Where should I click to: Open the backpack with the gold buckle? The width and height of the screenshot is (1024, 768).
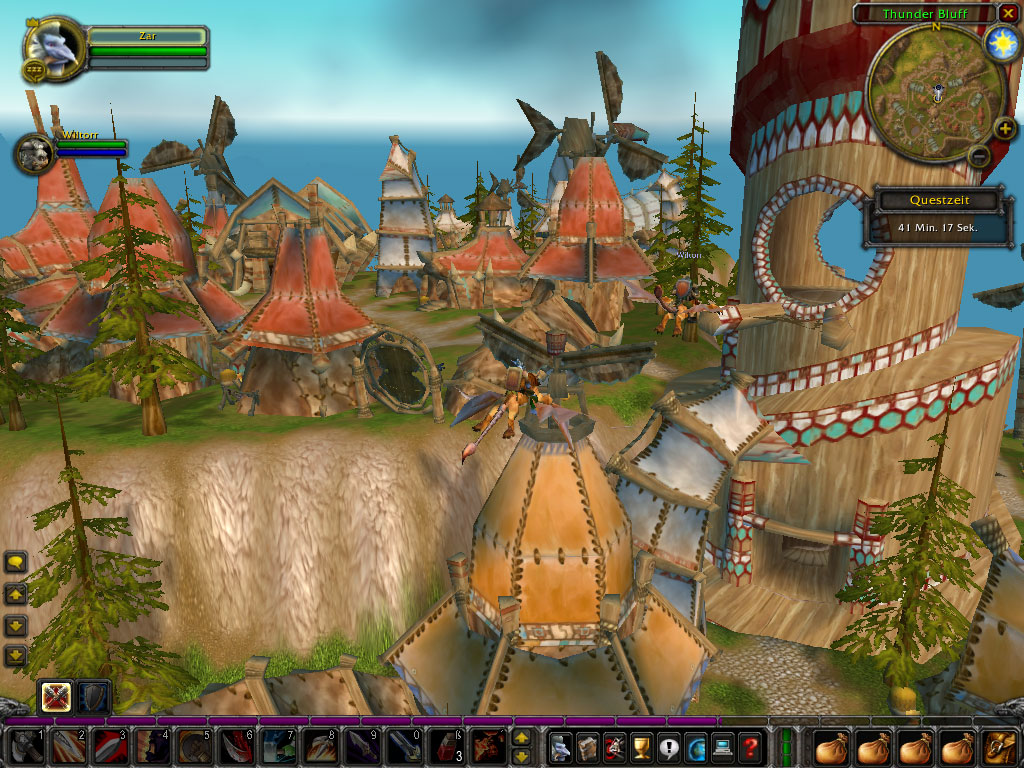click(1001, 747)
